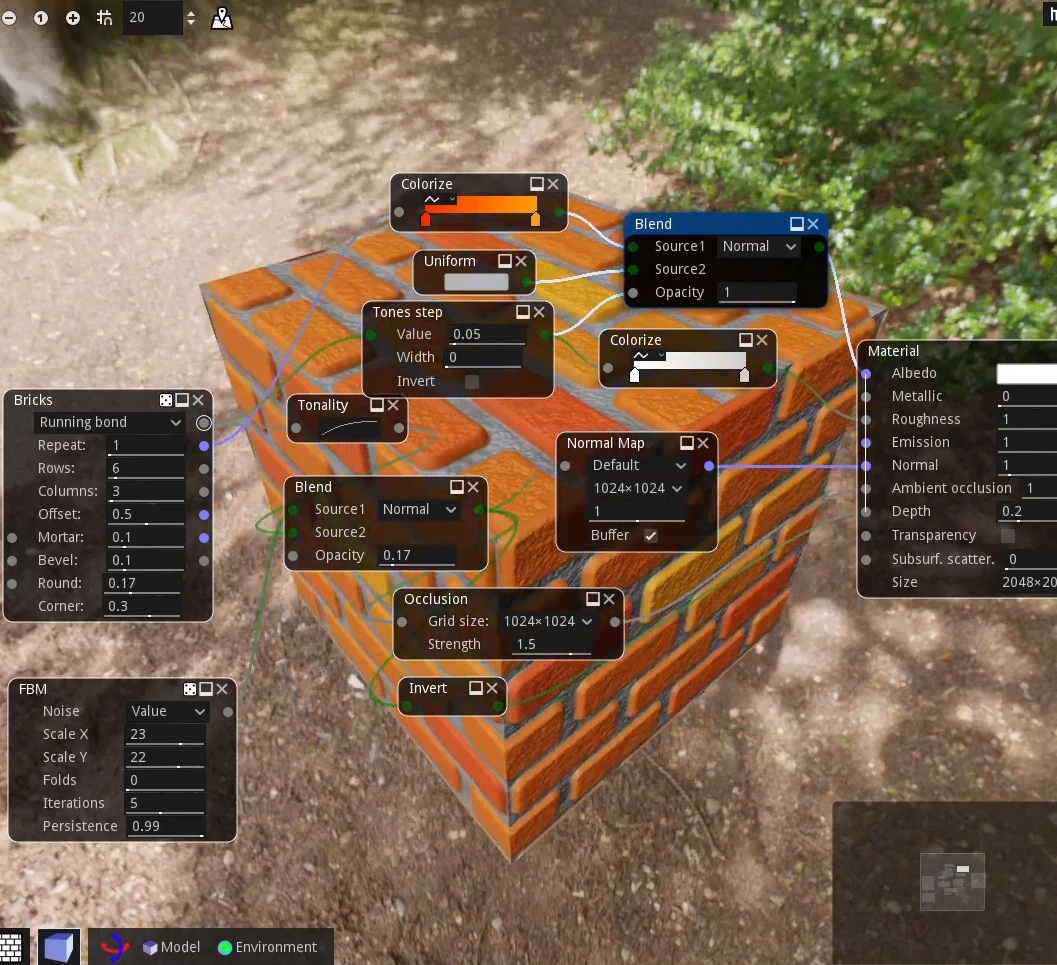The width and height of the screenshot is (1057, 965).
Task: Close the Normal Map node
Action: (x=703, y=443)
